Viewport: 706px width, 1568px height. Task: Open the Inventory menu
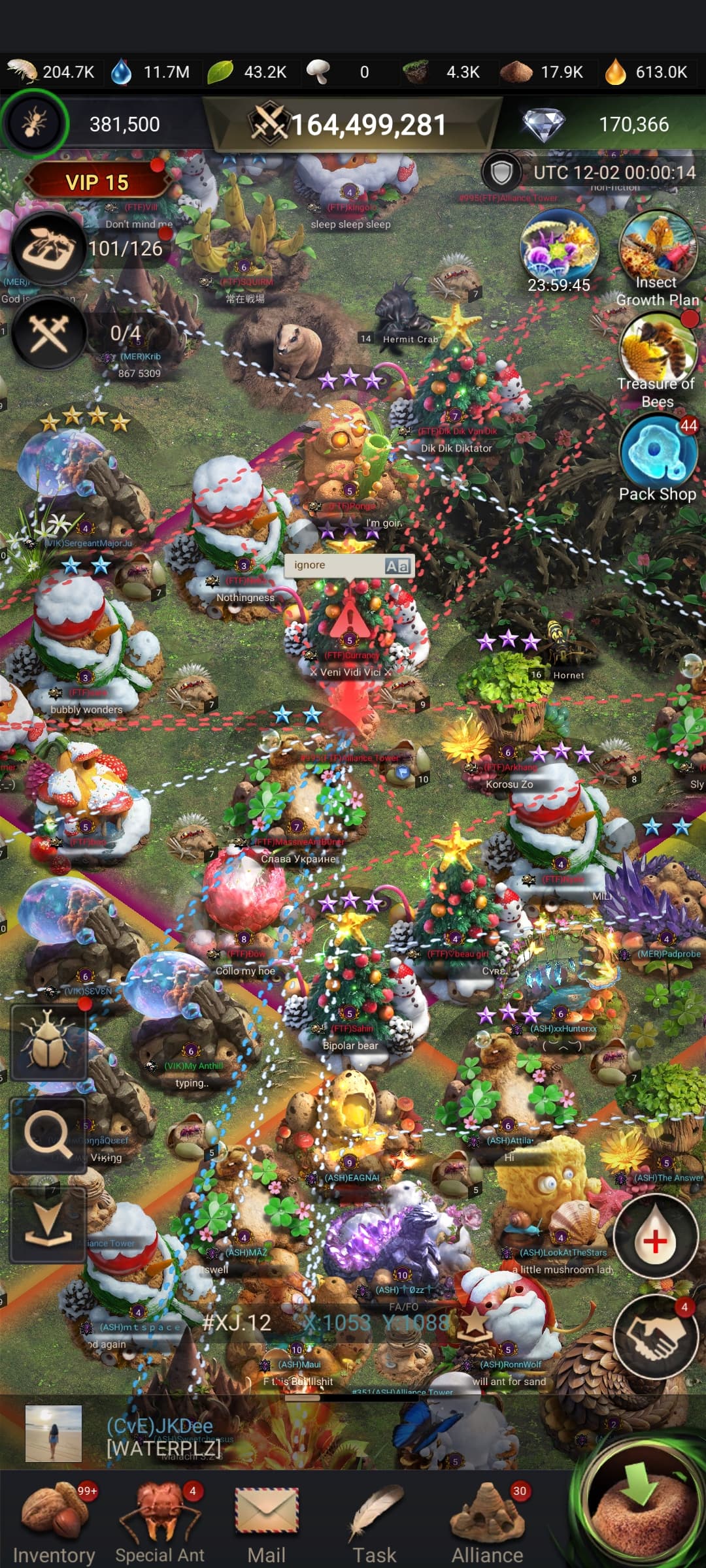54,1521
